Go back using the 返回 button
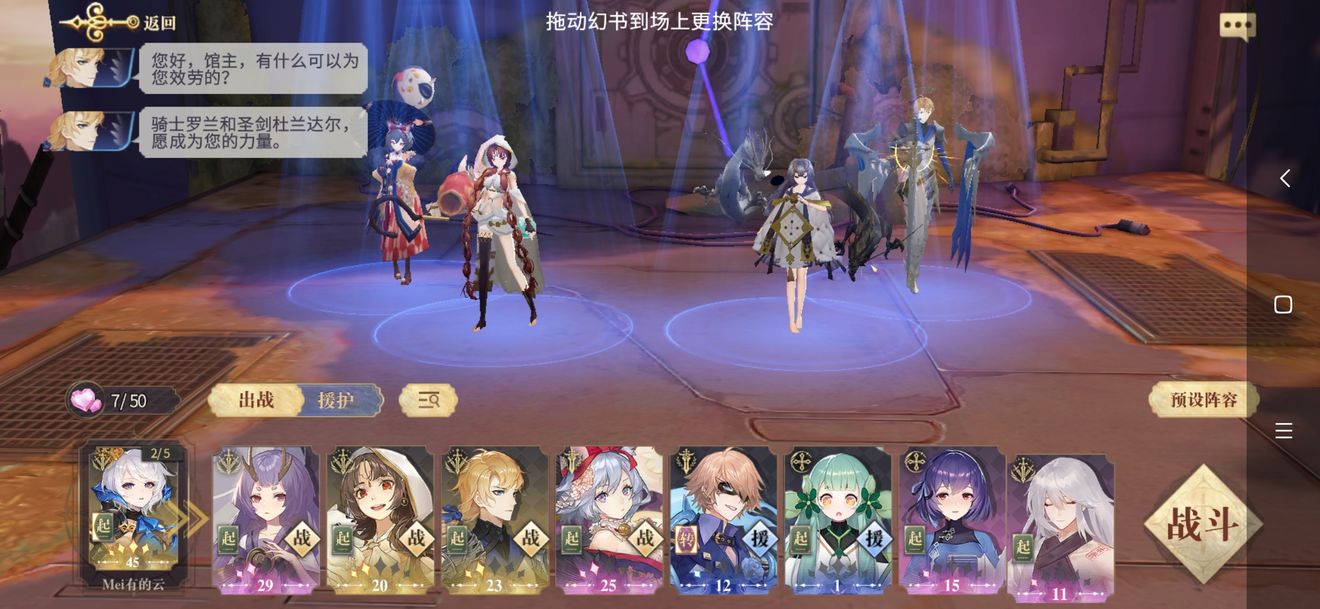Image resolution: width=1320 pixels, height=609 pixels. click(x=120, y=22)
